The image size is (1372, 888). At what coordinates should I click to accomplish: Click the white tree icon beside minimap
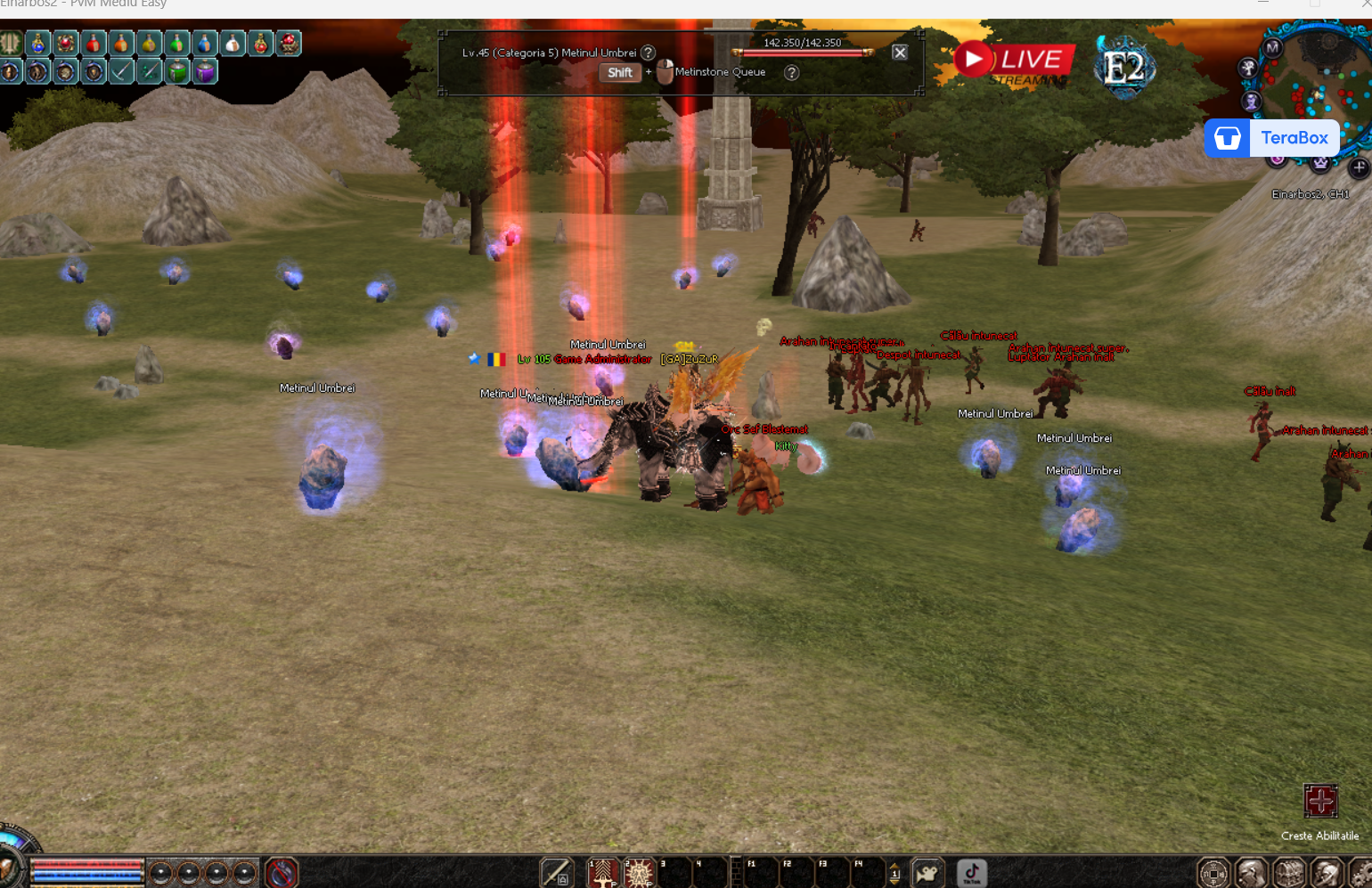tap(1248, 67)
